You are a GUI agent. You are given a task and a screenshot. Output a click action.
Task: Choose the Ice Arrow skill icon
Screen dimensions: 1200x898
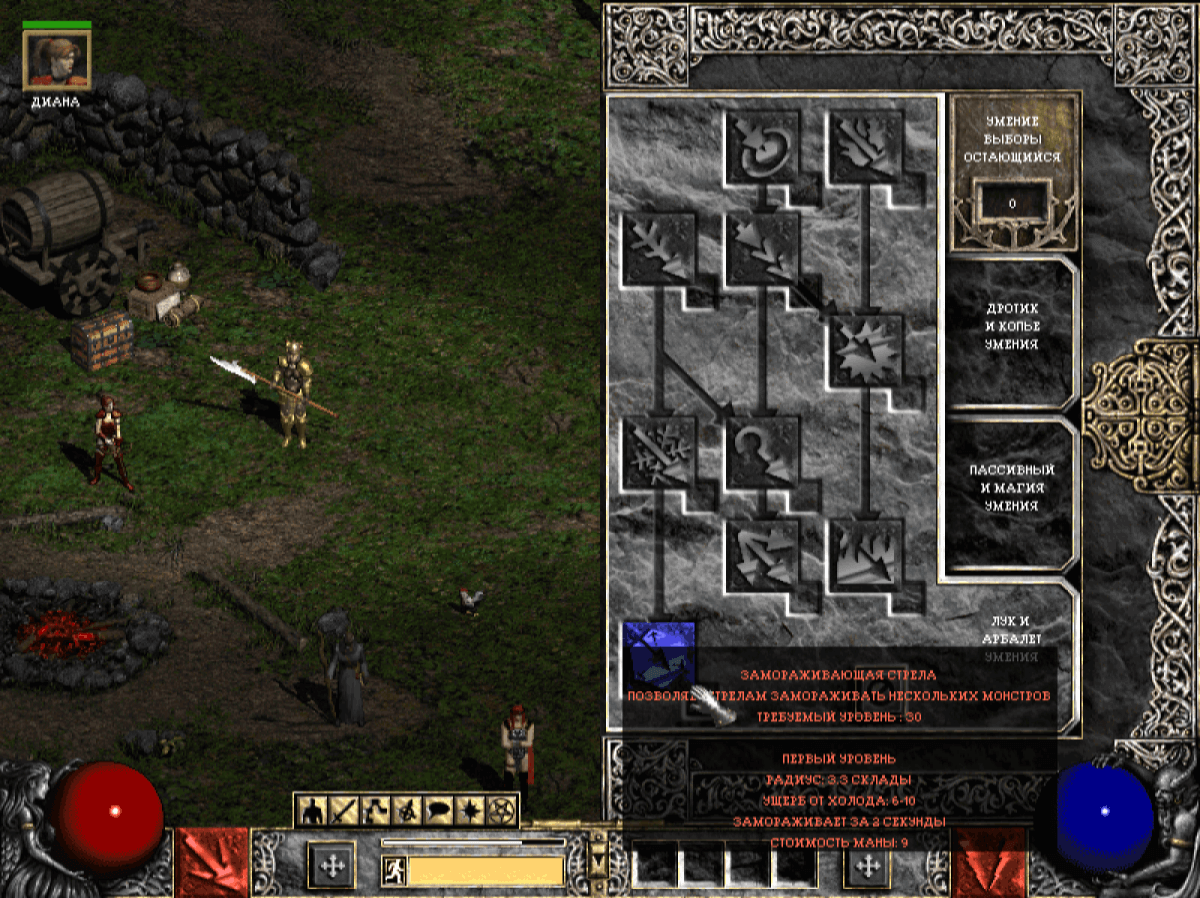coord(660,452)
